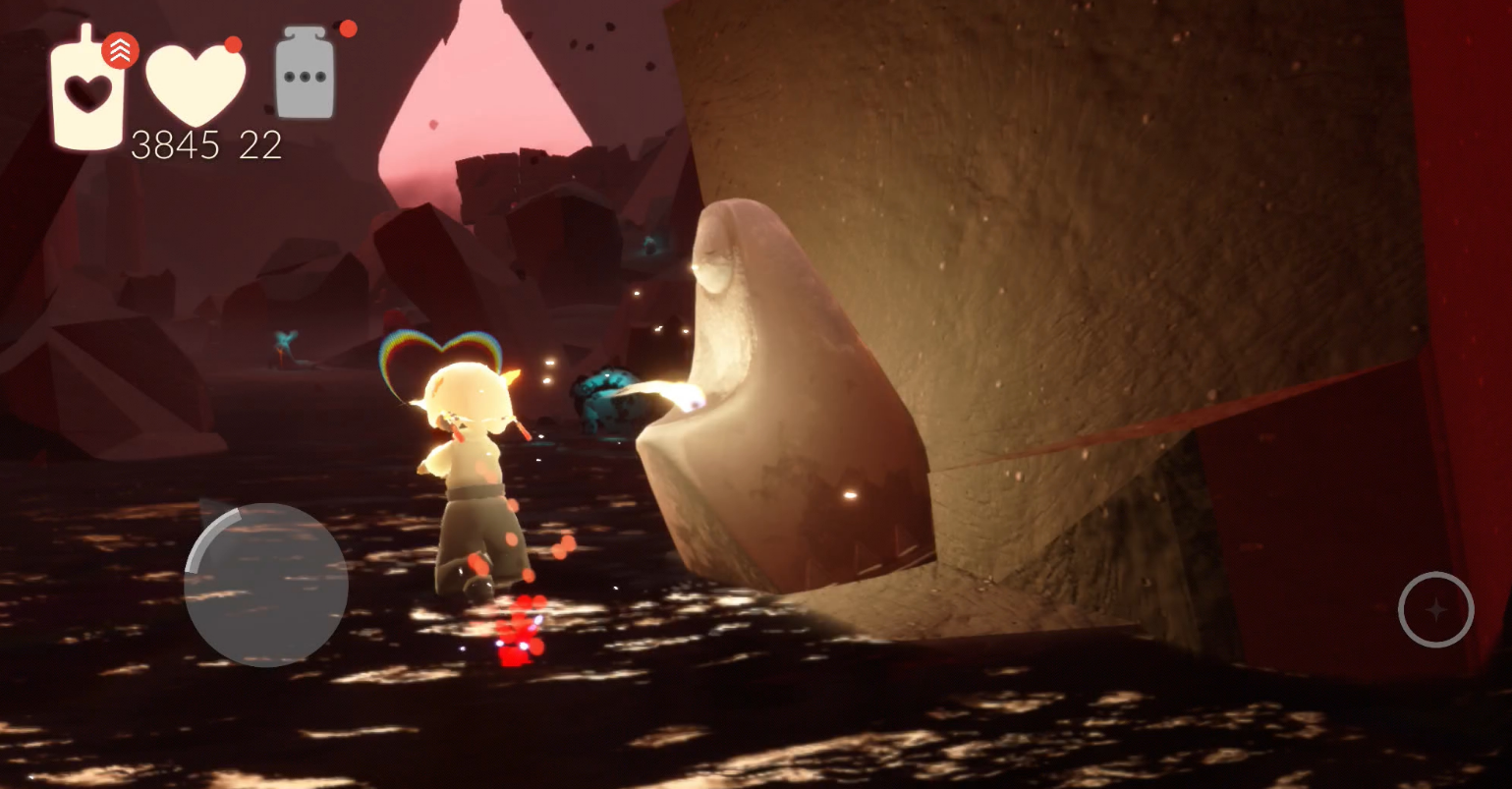Open the gray jar with three dots

305,74
